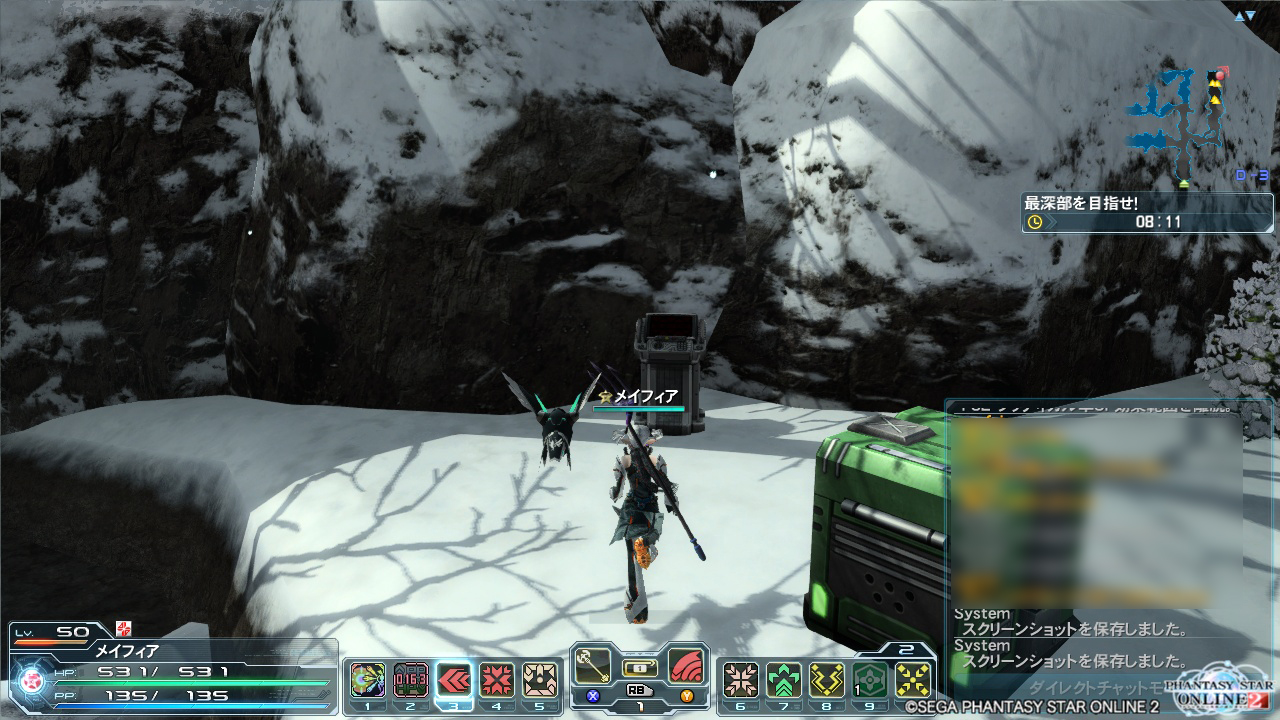Use the HP digital counter item in slot 2
The image size is (1280, 720).
tap(410, 681)
